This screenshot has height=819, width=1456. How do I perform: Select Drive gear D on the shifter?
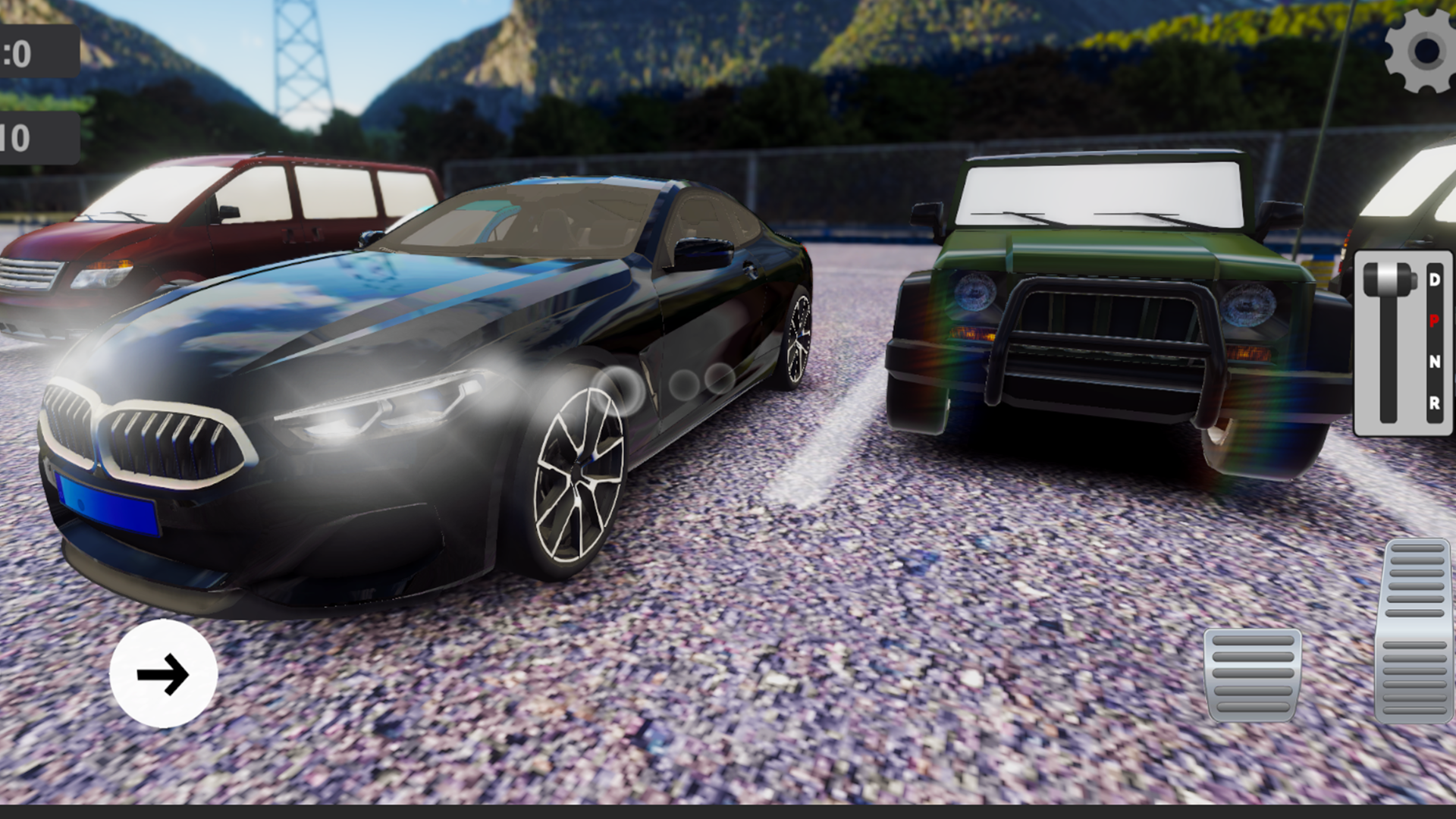pyautogui.click(x=1434, y=279)
